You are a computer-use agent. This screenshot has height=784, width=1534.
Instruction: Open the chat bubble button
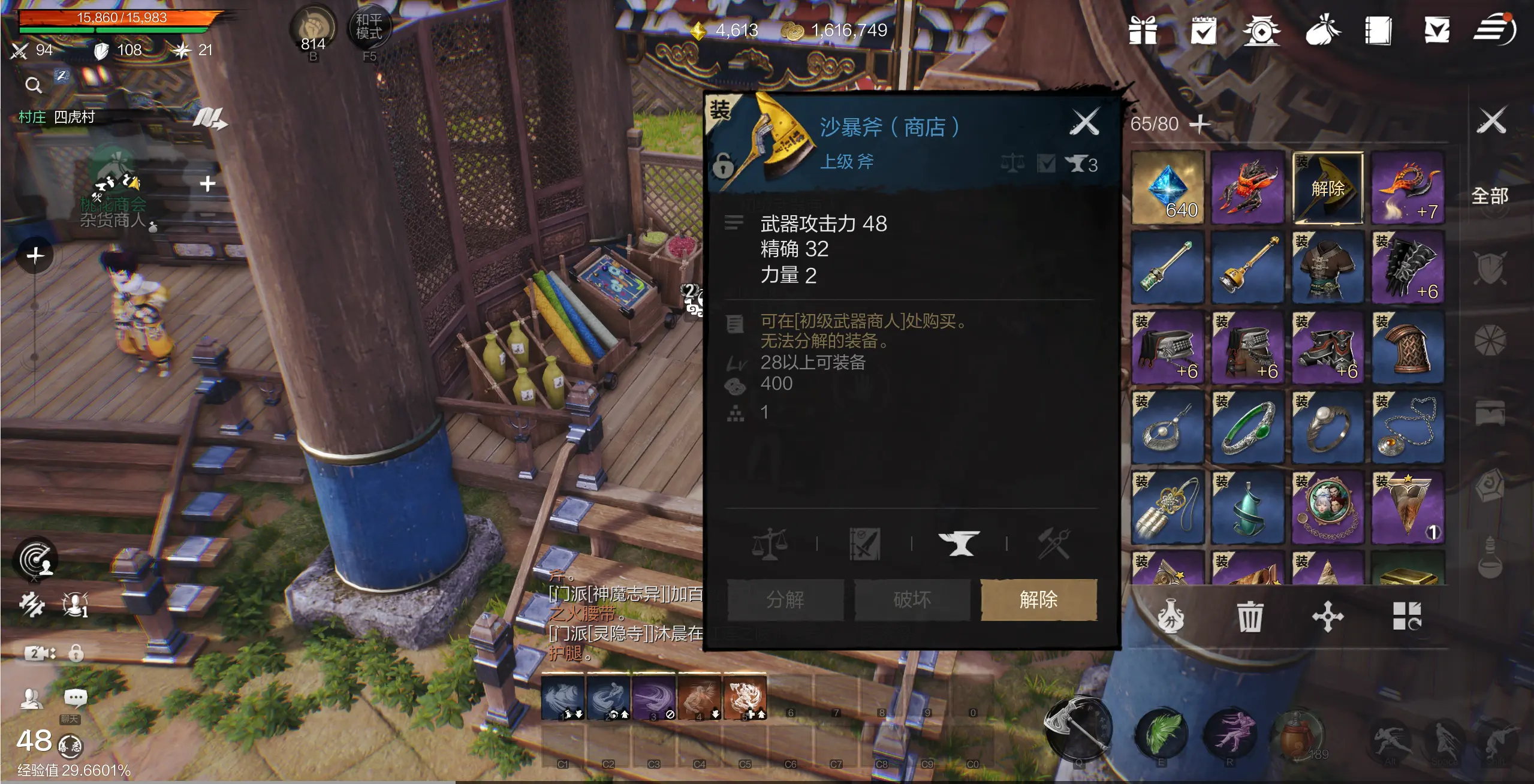point(75,698)
